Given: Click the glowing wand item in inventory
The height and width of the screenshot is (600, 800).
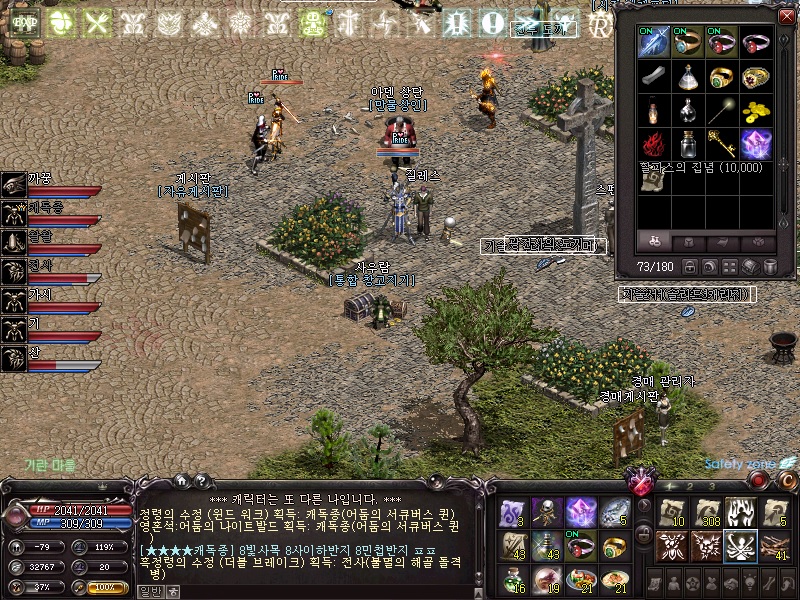Looking at the screenshot, I should (x=723, y=109).
